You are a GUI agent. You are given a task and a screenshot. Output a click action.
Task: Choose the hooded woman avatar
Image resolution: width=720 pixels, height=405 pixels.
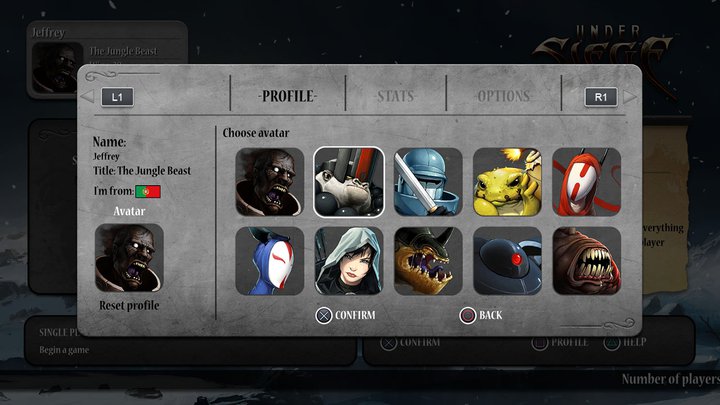[x=349, y=261]
